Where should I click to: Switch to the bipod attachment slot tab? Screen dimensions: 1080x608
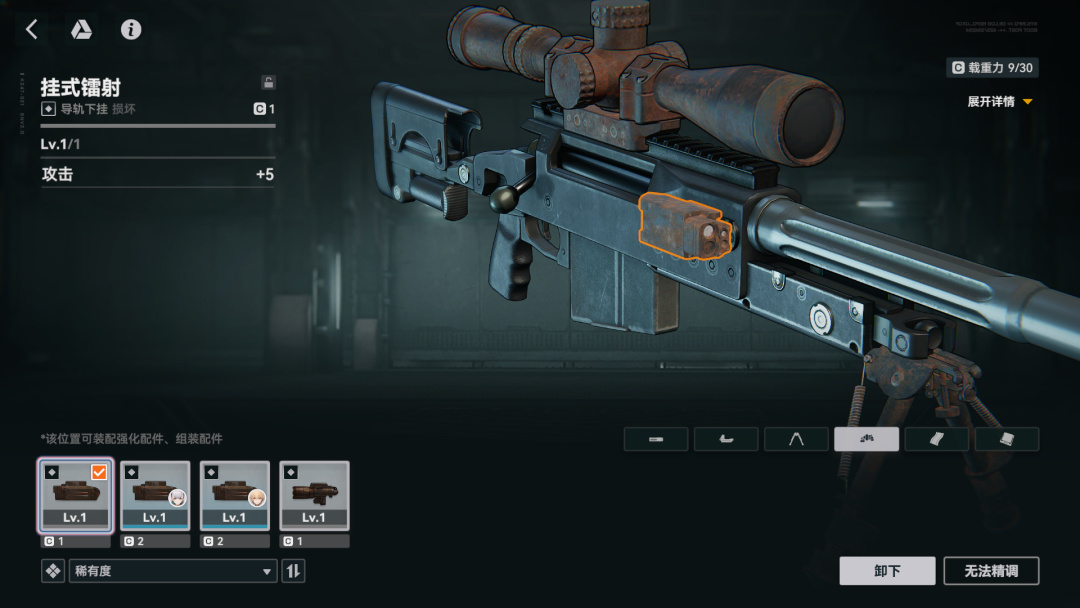(x=796, y=439)
